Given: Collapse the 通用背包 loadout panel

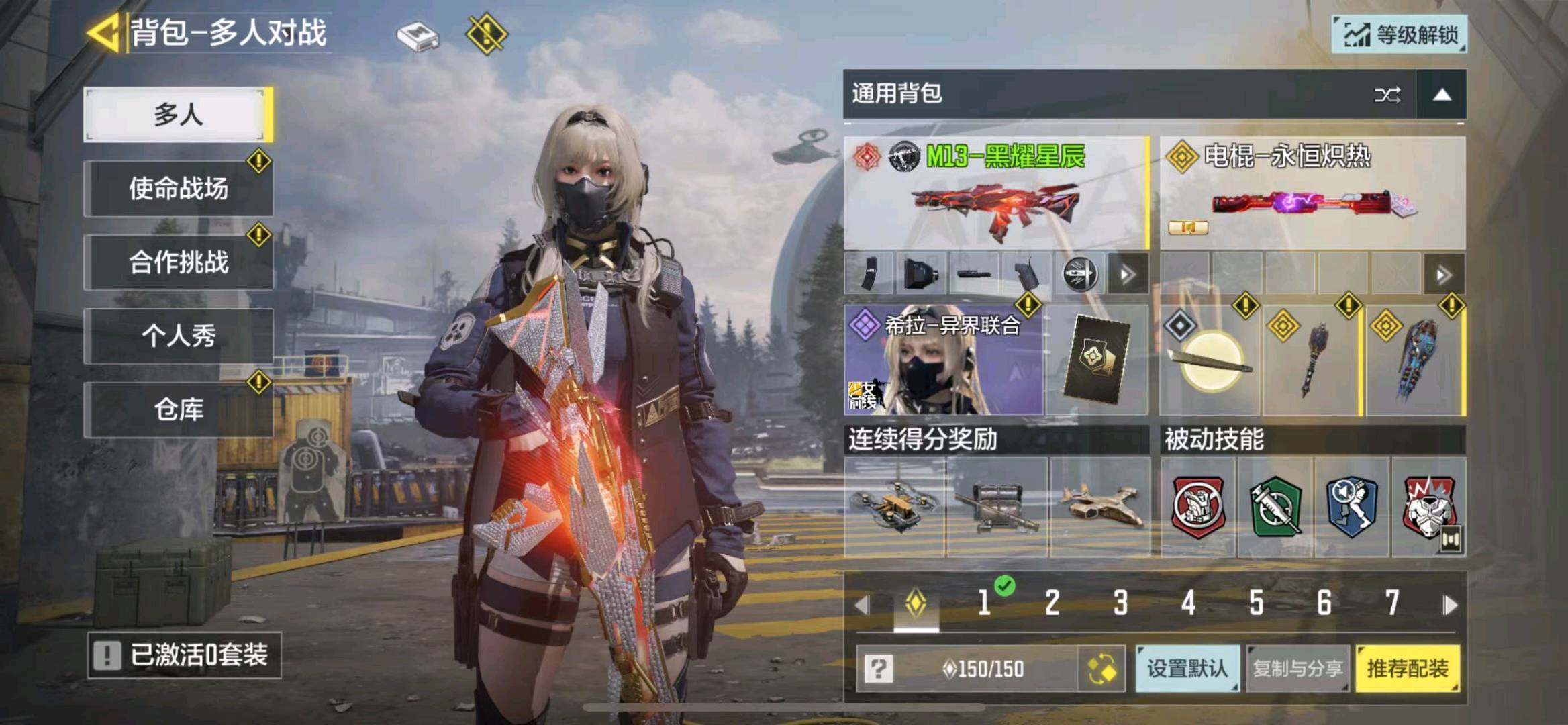Looking at the screenshot, I should coord(1442,95).
